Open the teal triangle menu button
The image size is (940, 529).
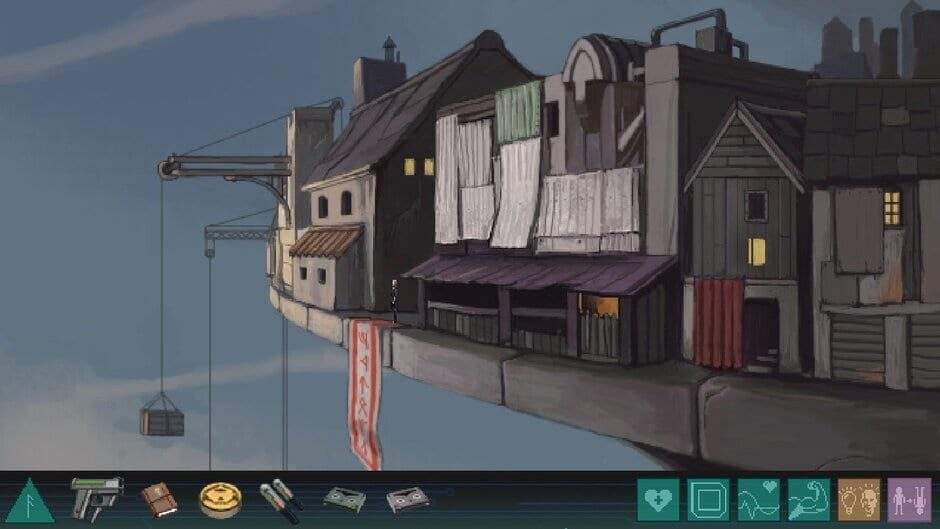click(30, 500)
